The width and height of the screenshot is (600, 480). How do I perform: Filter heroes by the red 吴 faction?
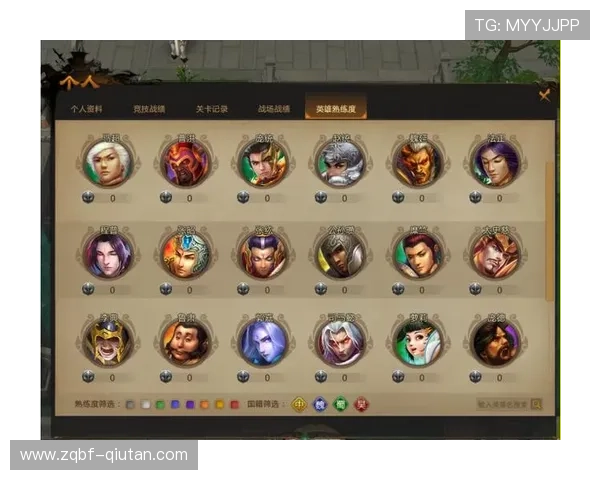point(361,404)
